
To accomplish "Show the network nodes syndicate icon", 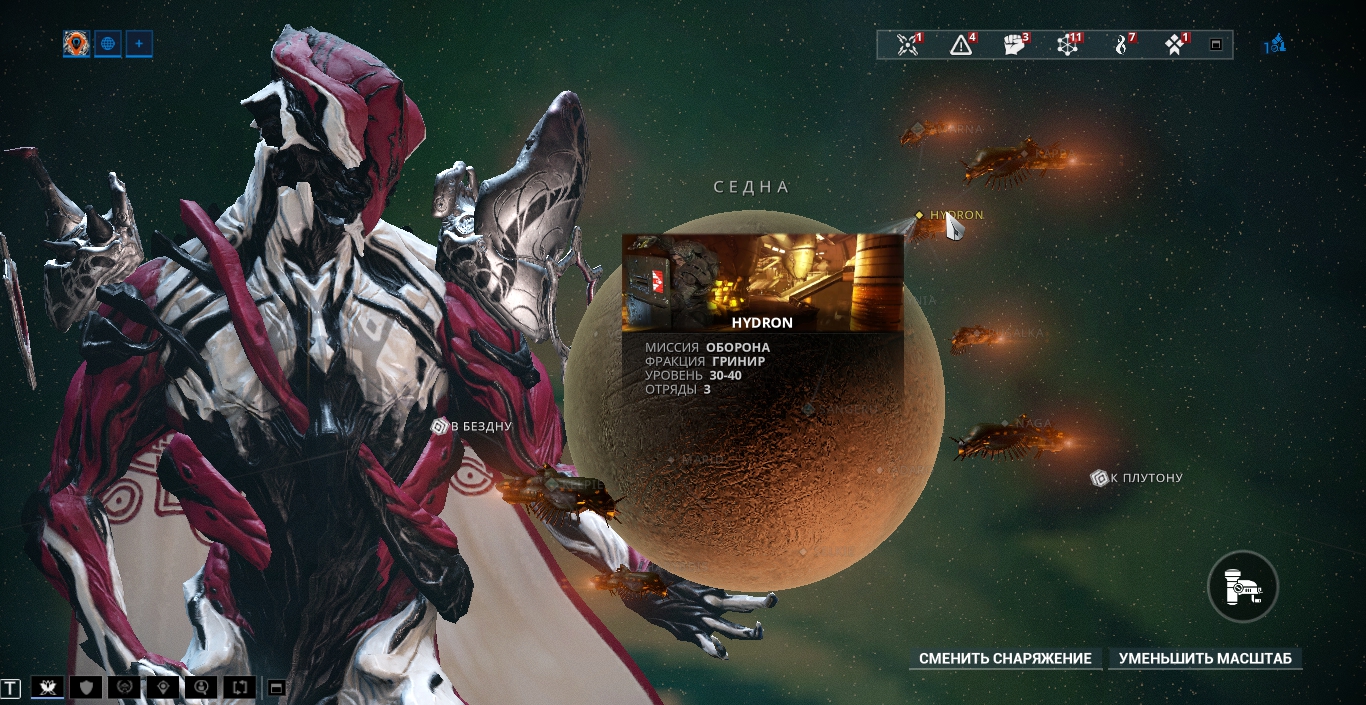I will pos(1068,45).
